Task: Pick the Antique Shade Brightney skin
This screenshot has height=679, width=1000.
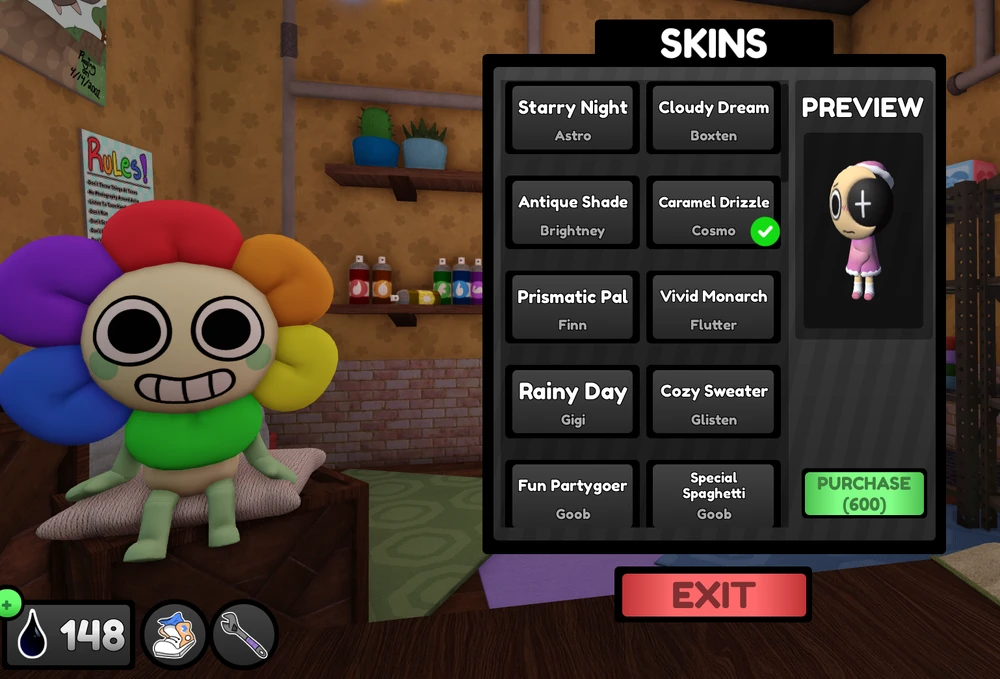Action: tap(572, 213)
